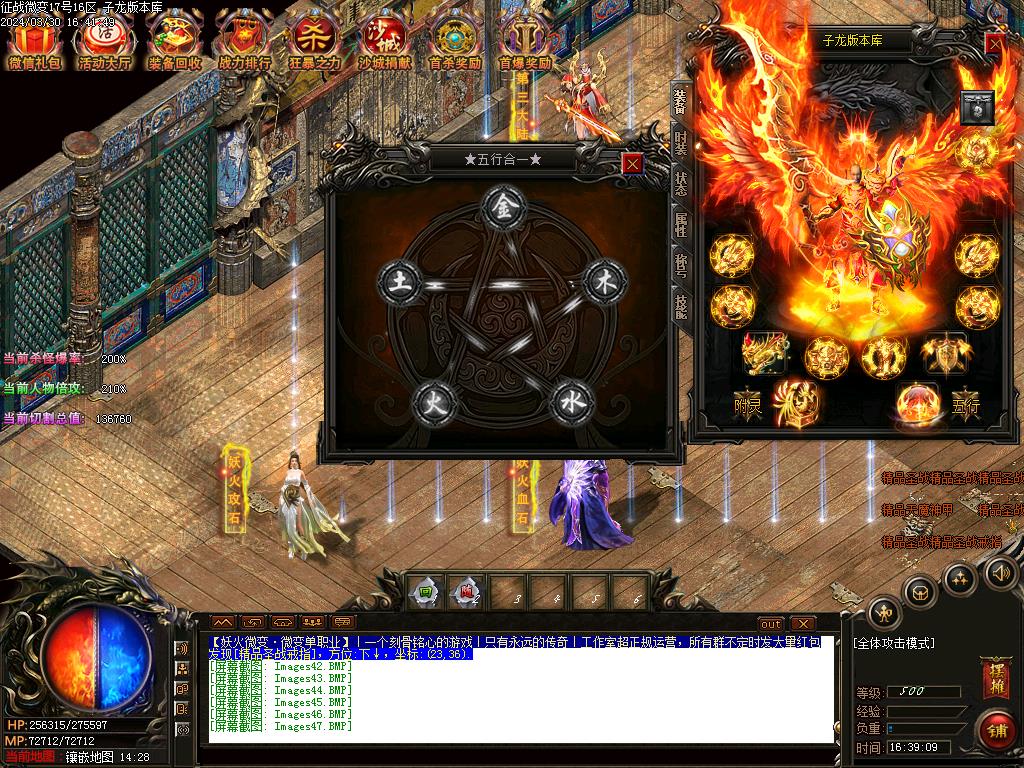
Task: Toggle the sound speaker button
Action: coord(1001,572)
